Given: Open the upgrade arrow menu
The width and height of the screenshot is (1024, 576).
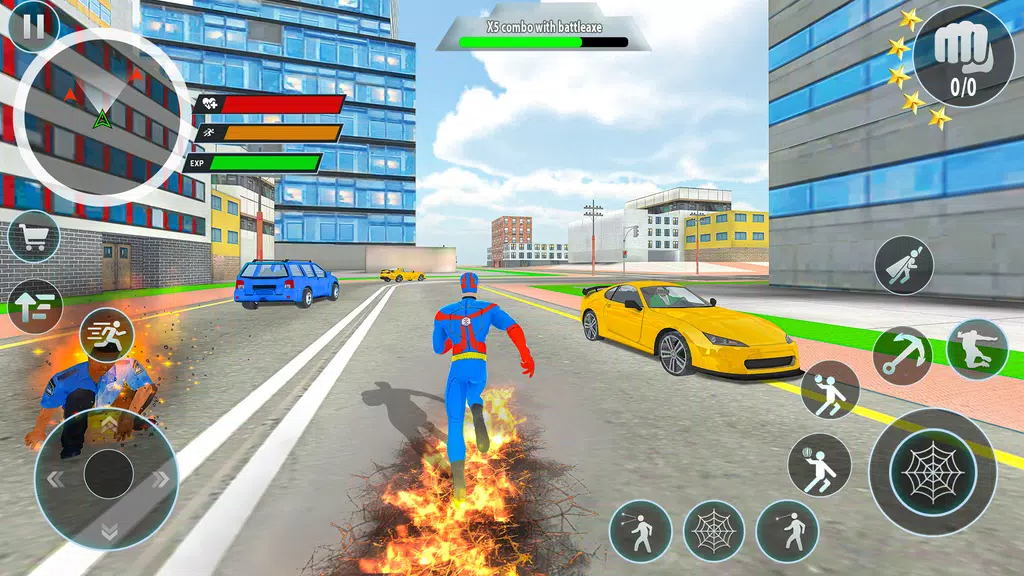Looking at the screenshot, I should [x=33, y=305].
